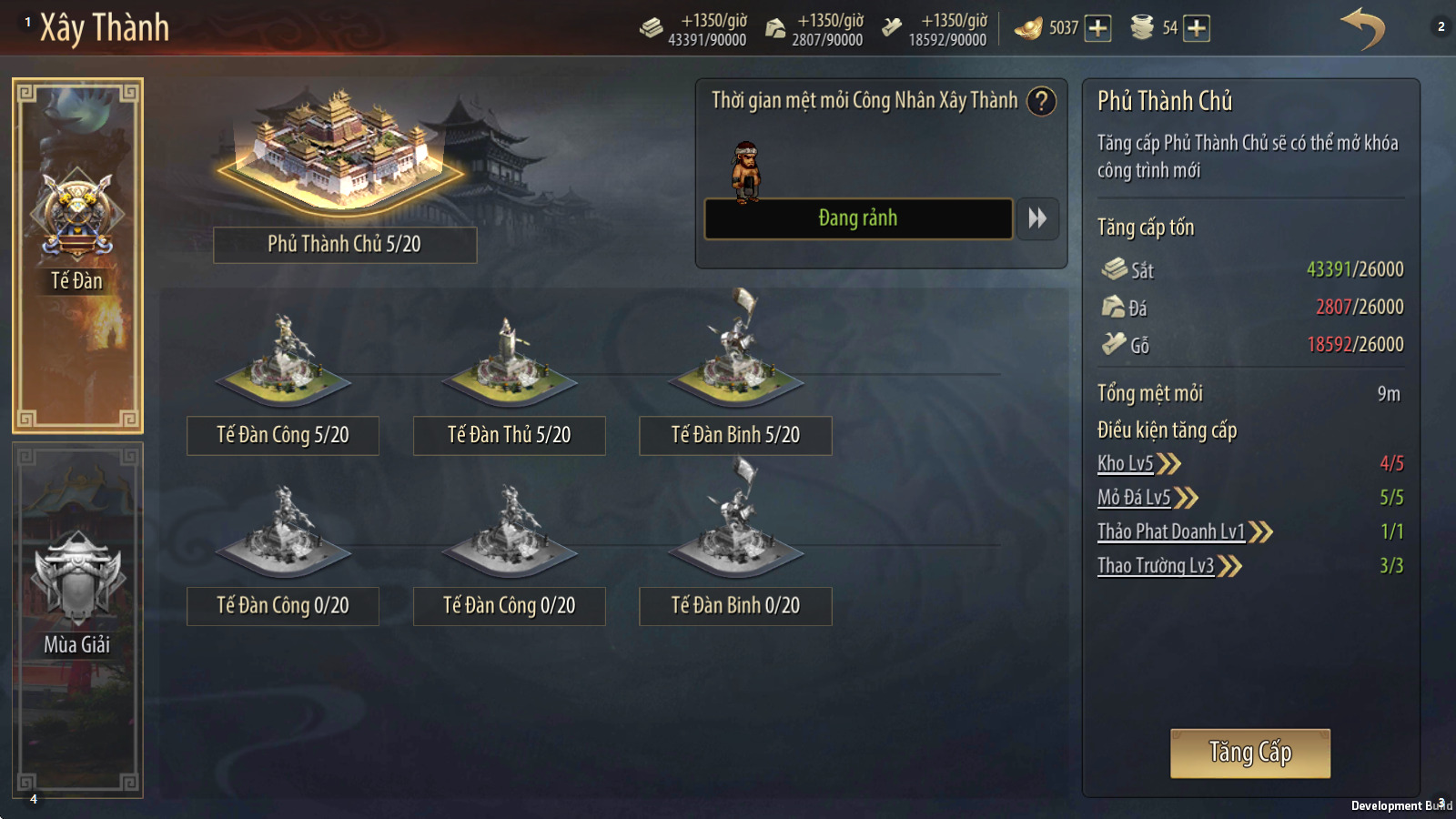Open the Mùa Giải tab
Viewport: 1456px width, 819px height.
(77, 619)
